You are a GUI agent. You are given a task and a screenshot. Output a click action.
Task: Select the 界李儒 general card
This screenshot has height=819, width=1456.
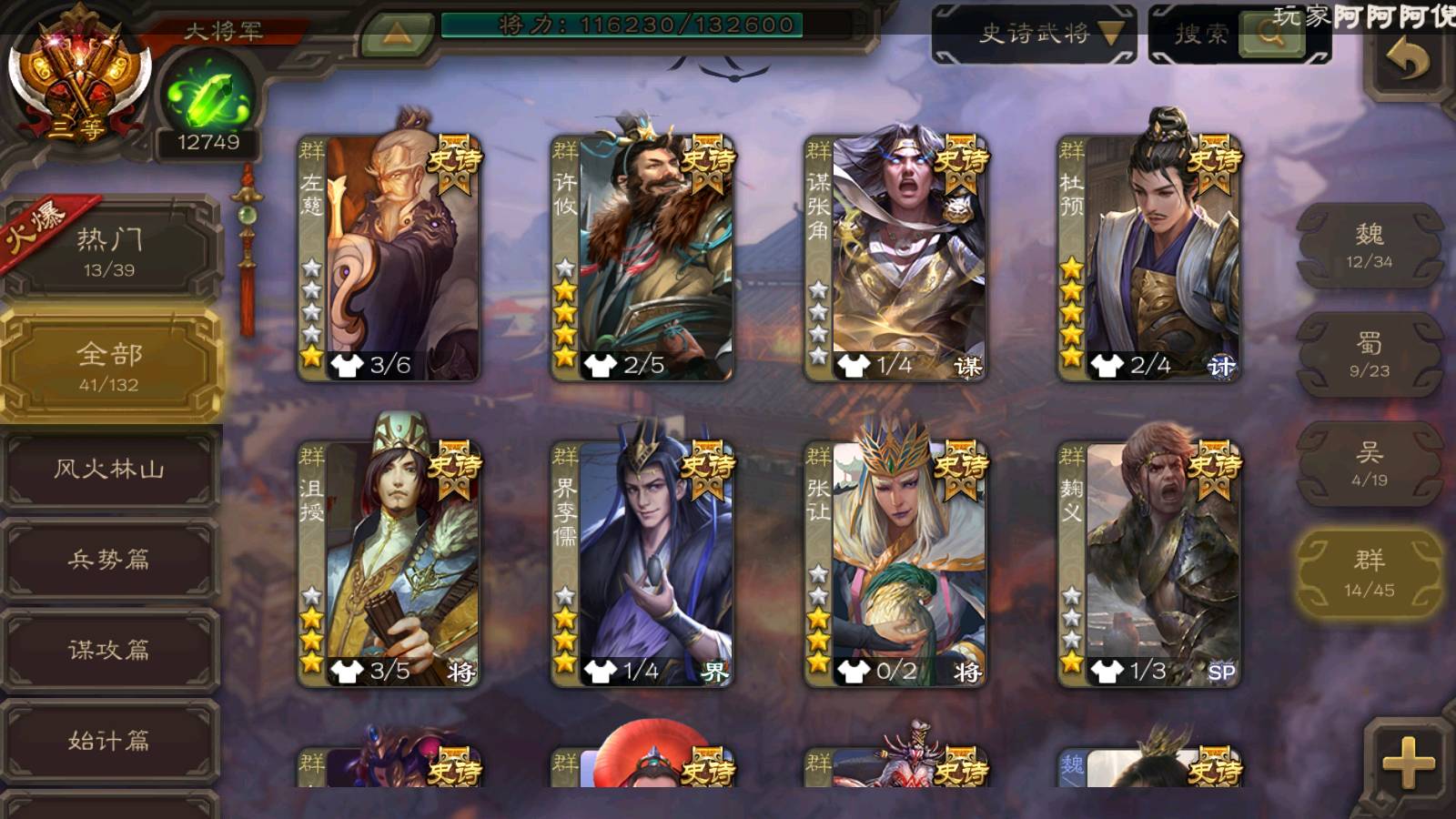(642, 563)
